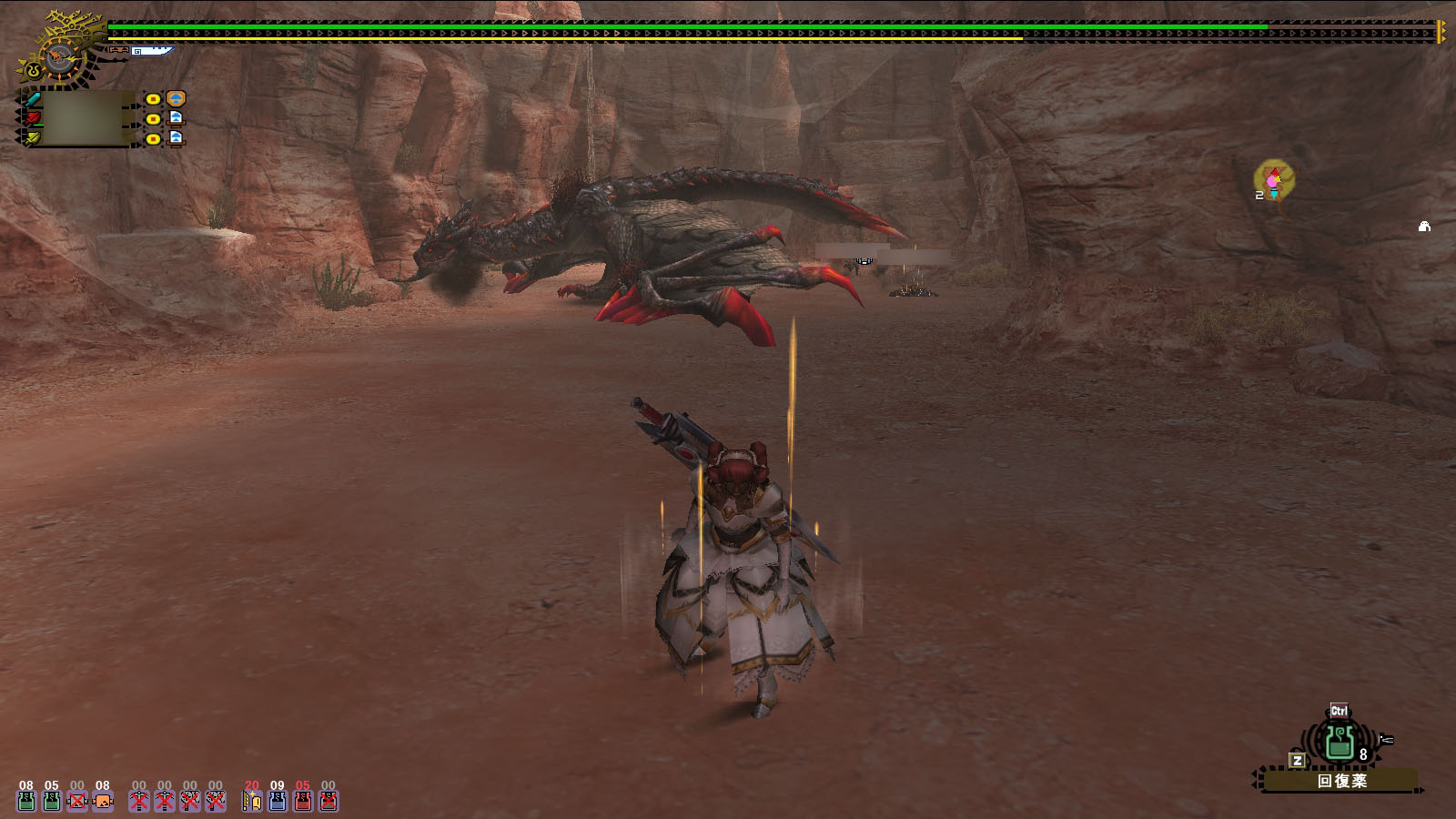The image size is (1456, 819).
Task: Use the green potion with count 05
Action: point(52,801)
